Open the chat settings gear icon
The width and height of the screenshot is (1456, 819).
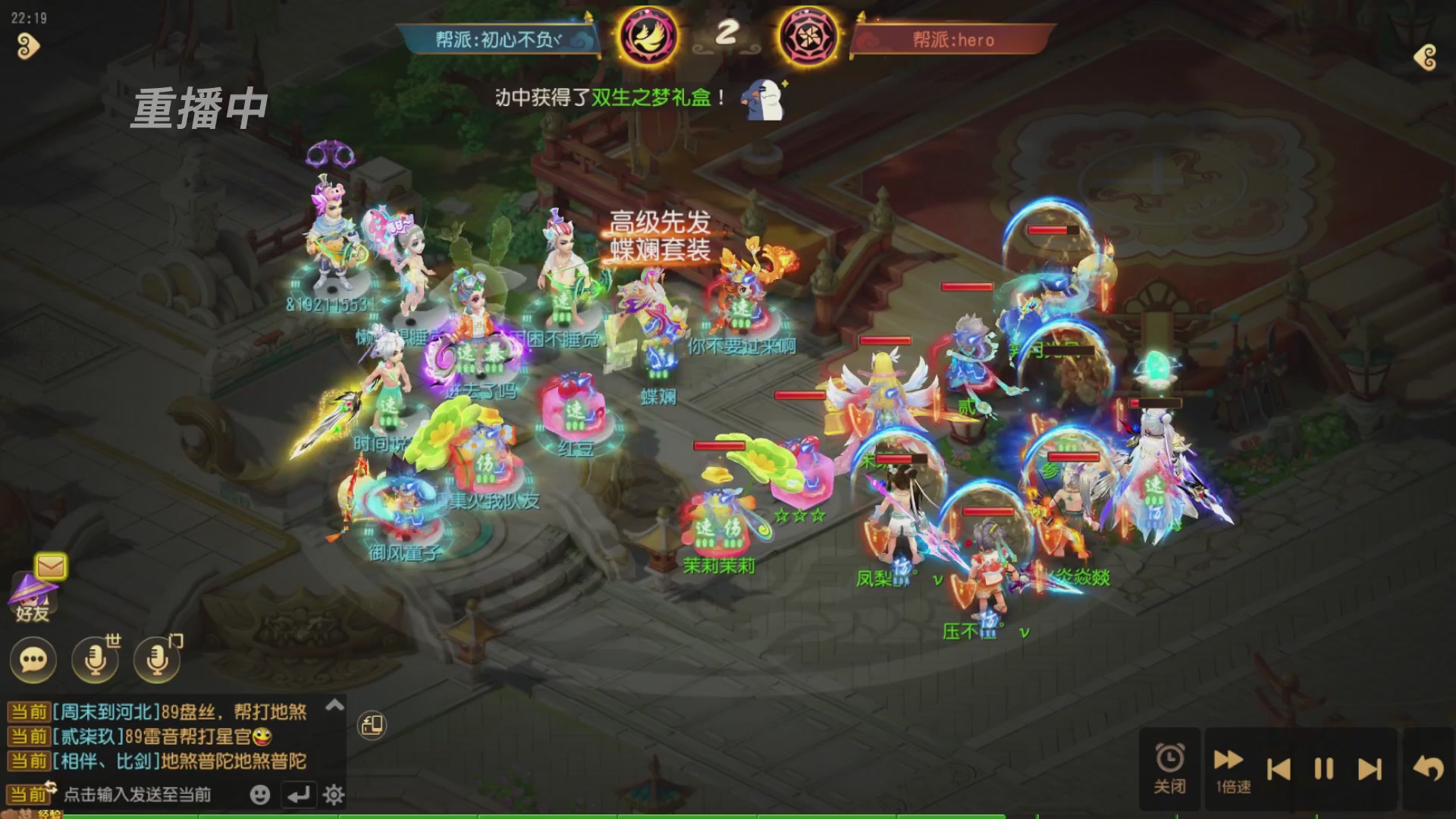(332, 795)
